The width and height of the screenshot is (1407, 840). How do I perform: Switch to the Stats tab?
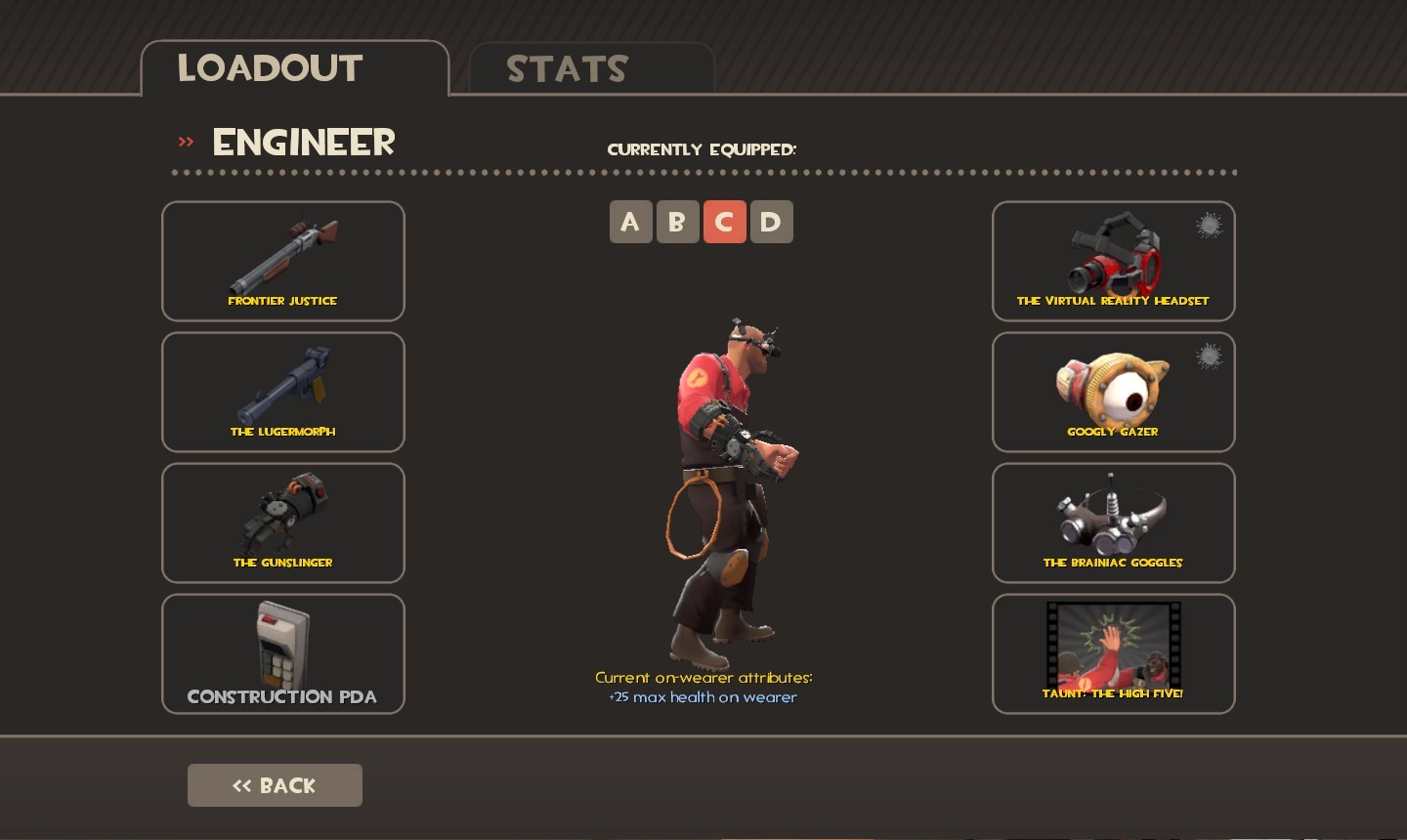[567, 68]
